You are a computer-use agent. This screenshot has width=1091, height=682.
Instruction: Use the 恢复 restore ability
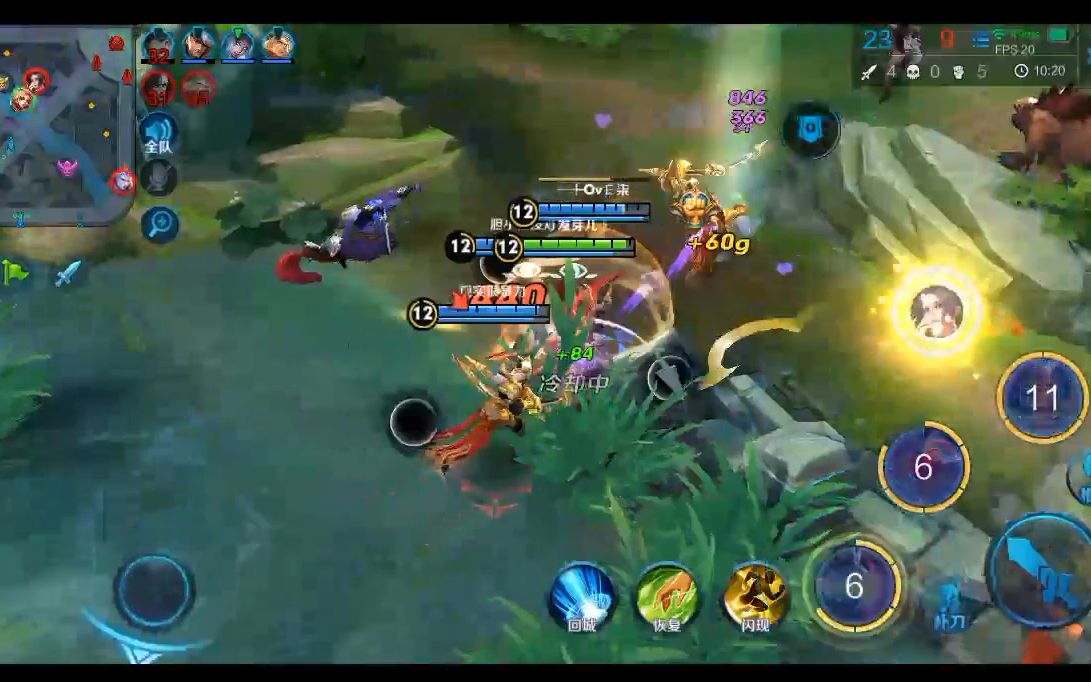(667, 596)
